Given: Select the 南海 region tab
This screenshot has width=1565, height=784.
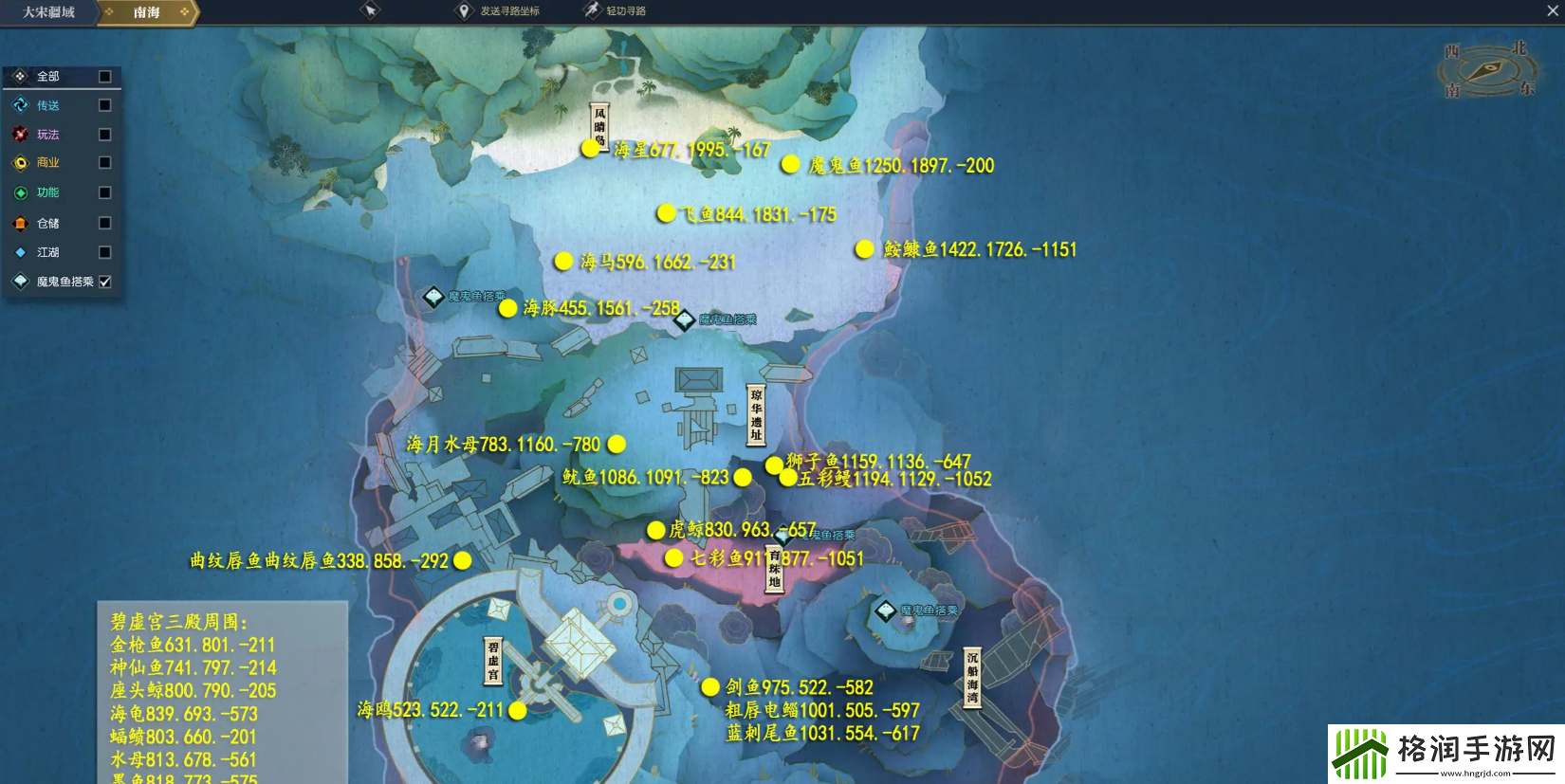Looking at the screenshot, I should (147, 12).
